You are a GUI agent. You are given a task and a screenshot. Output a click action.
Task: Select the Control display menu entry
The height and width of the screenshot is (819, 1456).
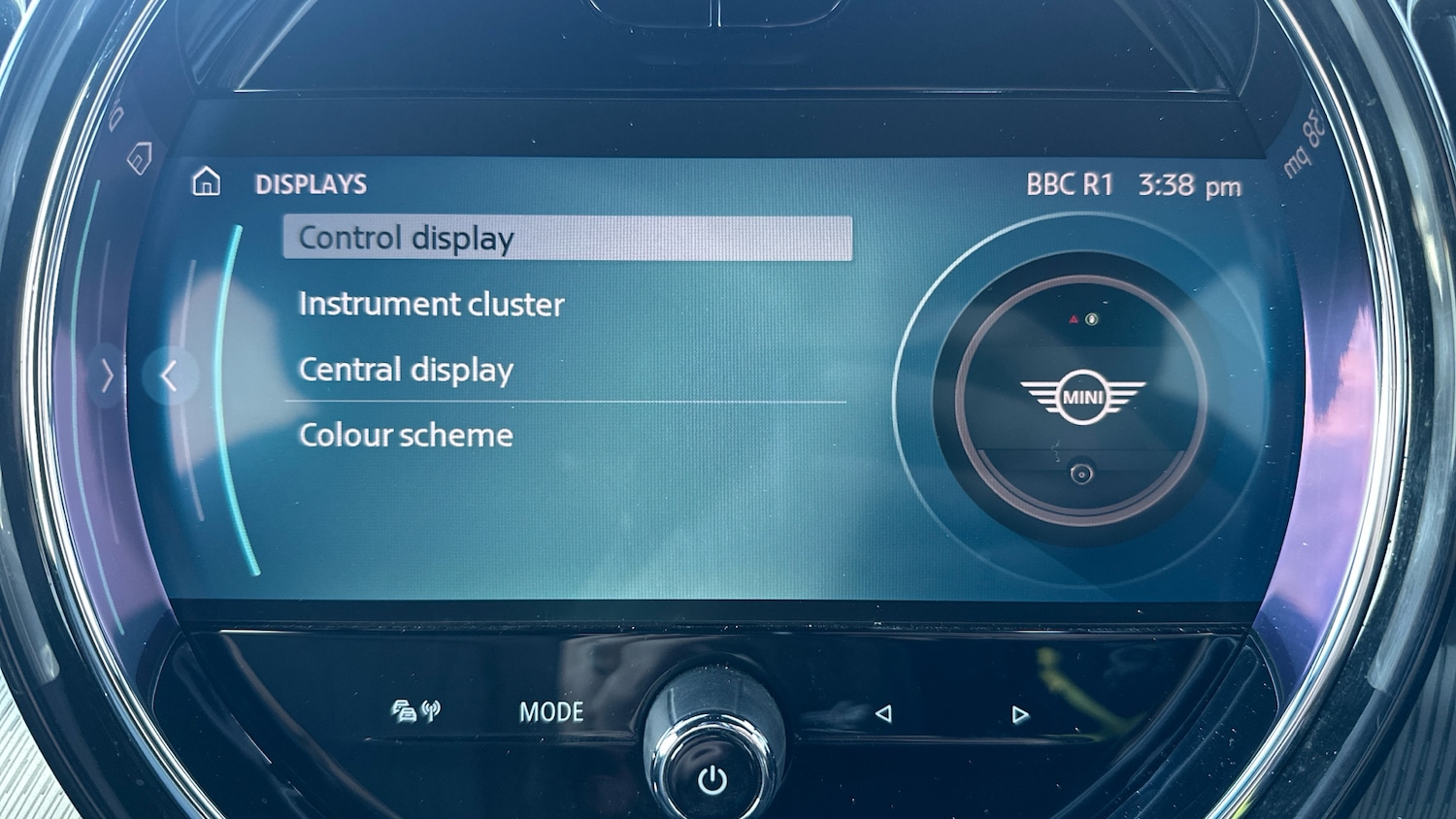coord(567,238)
